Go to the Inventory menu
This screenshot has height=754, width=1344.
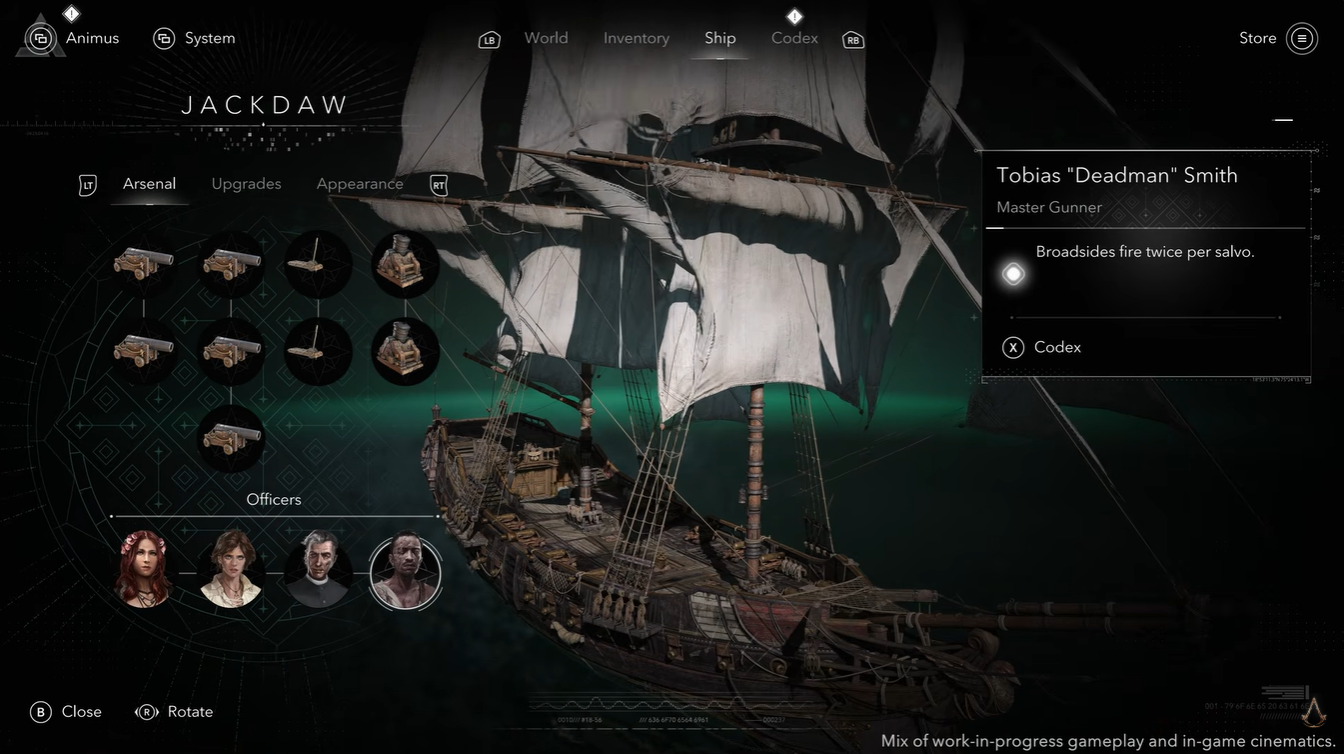pyautogui.click(x=636, y=38)
